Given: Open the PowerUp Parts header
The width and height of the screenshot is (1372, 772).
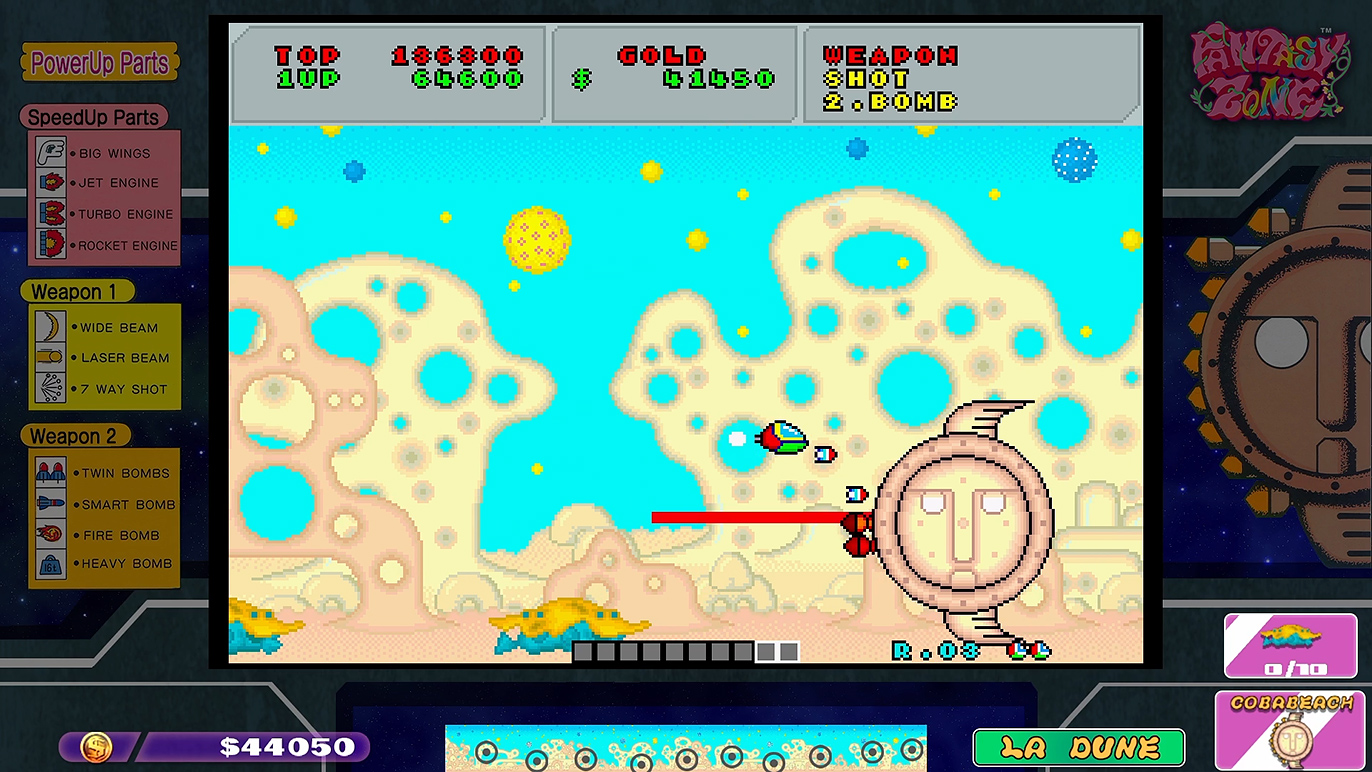Looking at the screenshot, I should pyautogui.click(x=100, y=63).
